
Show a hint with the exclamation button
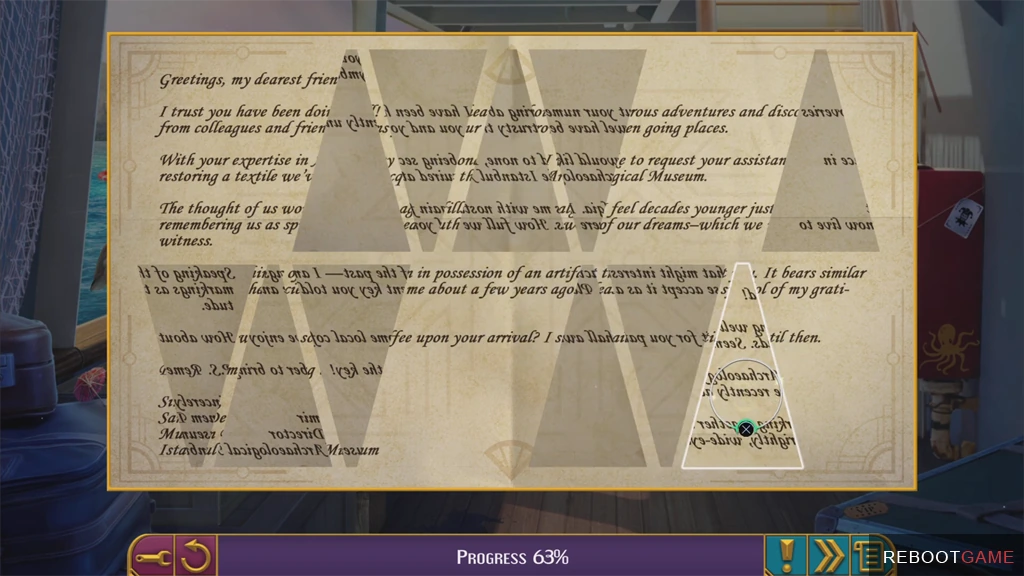pos(786,555)
